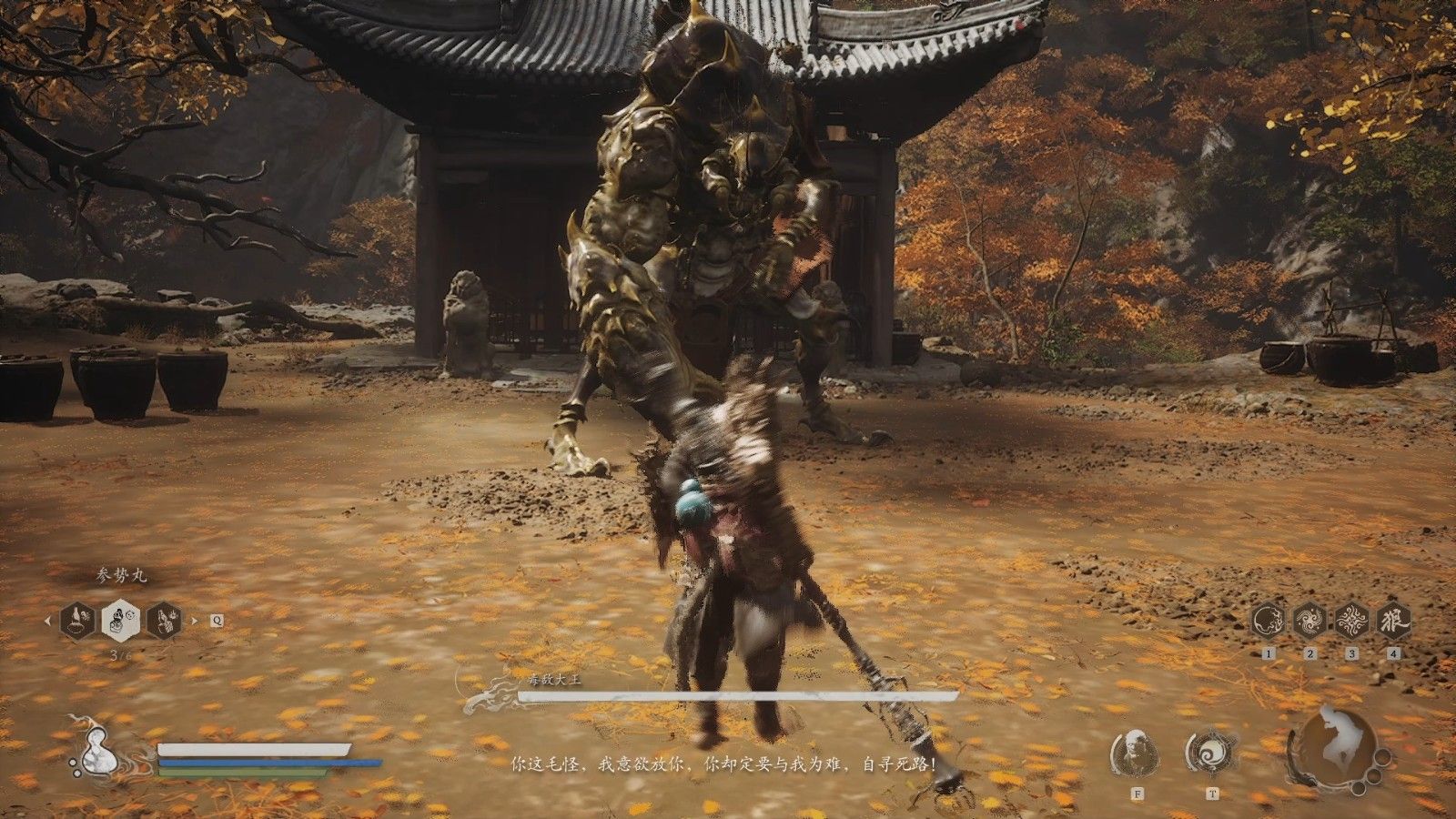Cast the swirling cloud spell labeled 2
The width and height of the screenshot is (1456, 819).
tap(1310, 621)
